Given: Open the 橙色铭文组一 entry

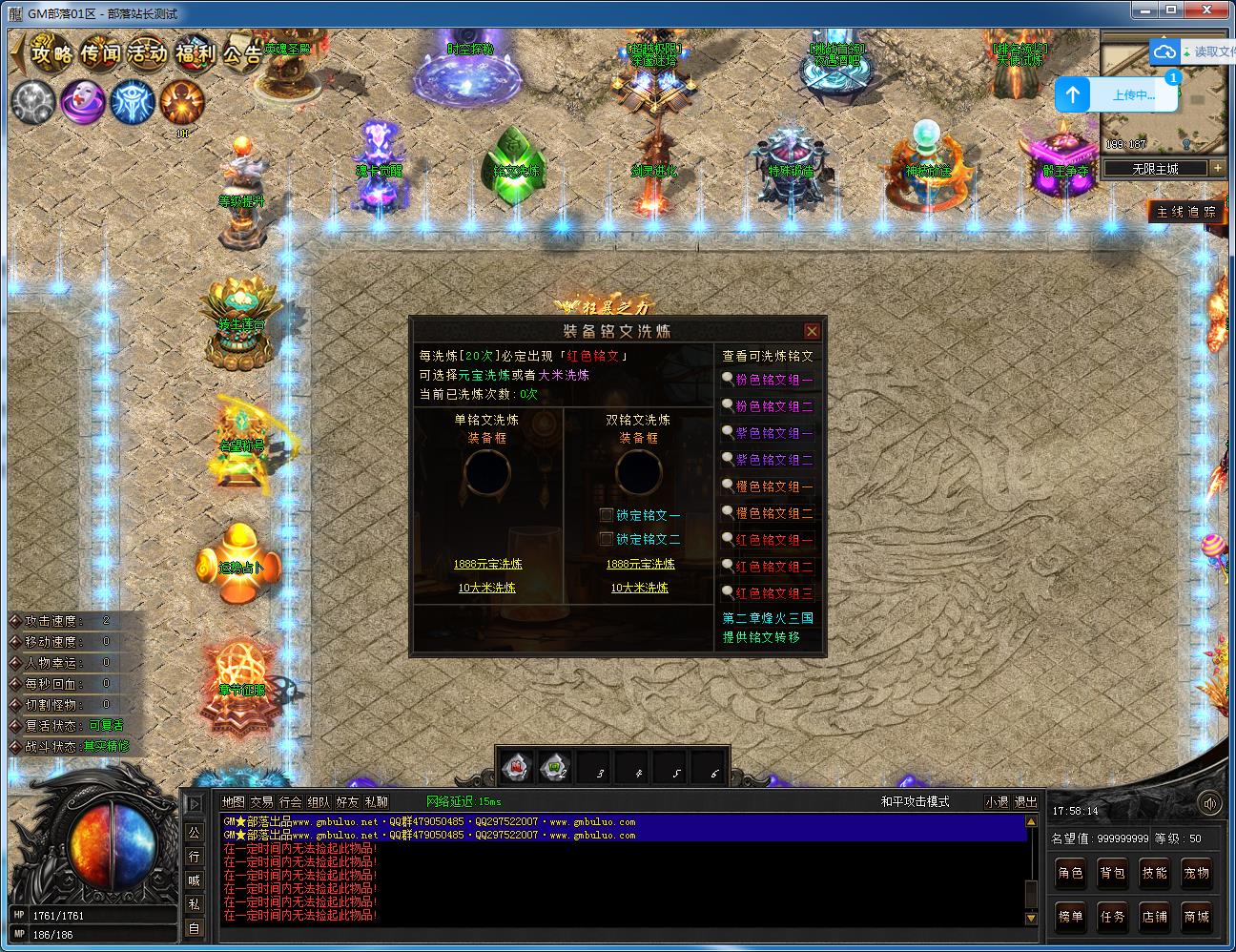Looking at the screenshot, I should (773, 486).
